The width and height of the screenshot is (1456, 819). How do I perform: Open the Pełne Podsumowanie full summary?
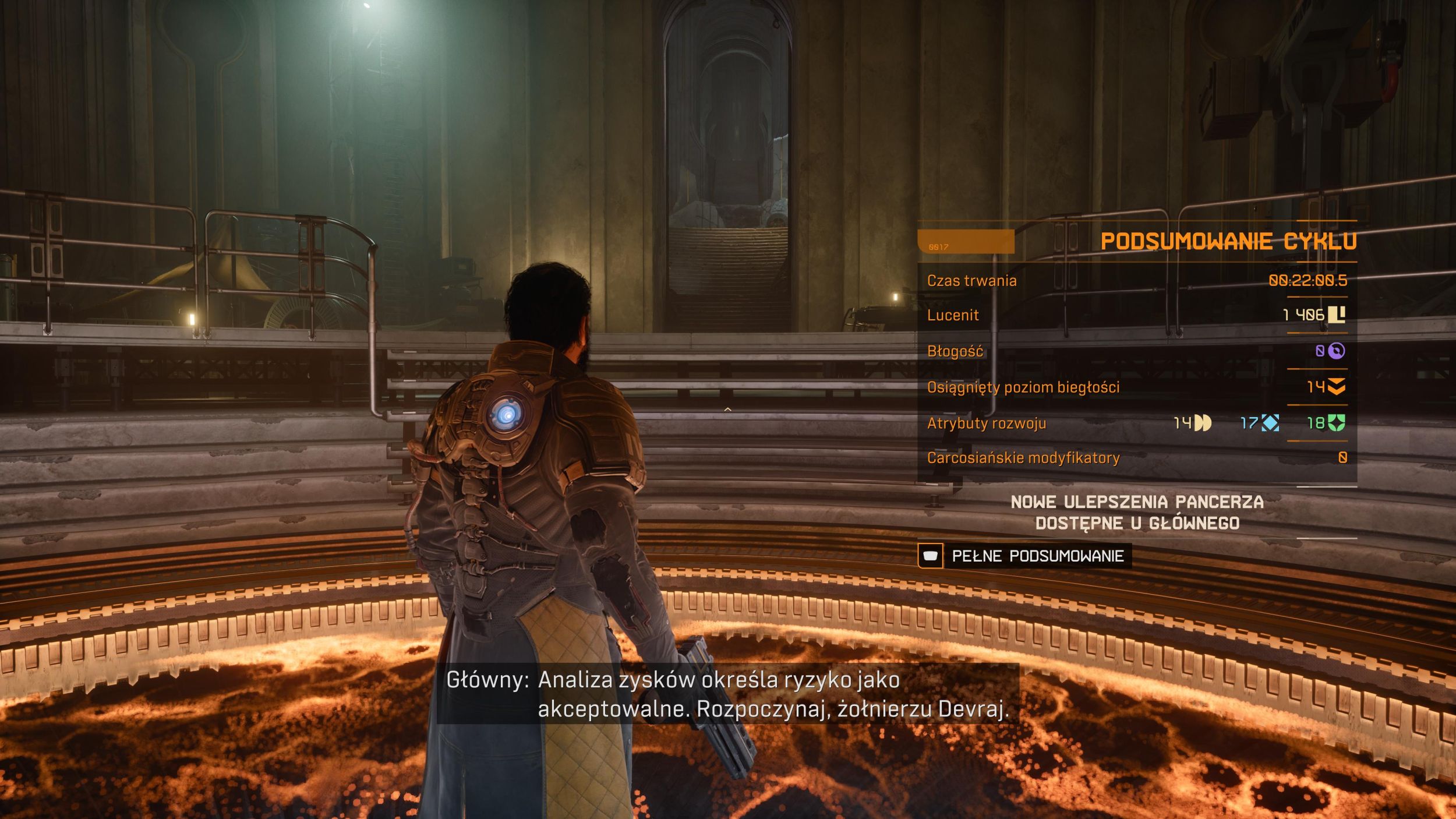click(x=1025, y=556)
